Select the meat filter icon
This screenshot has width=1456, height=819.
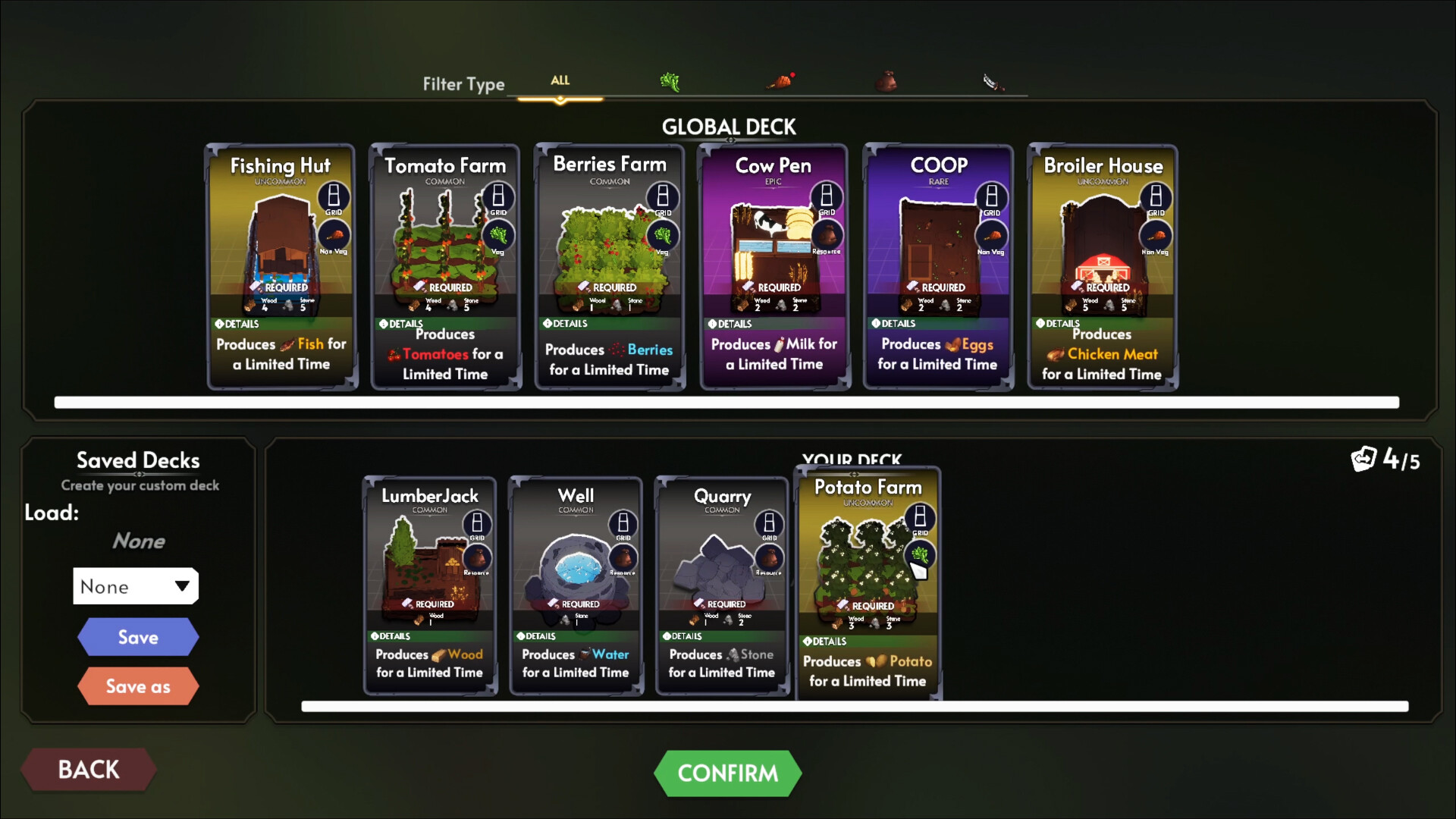[781, 80]
